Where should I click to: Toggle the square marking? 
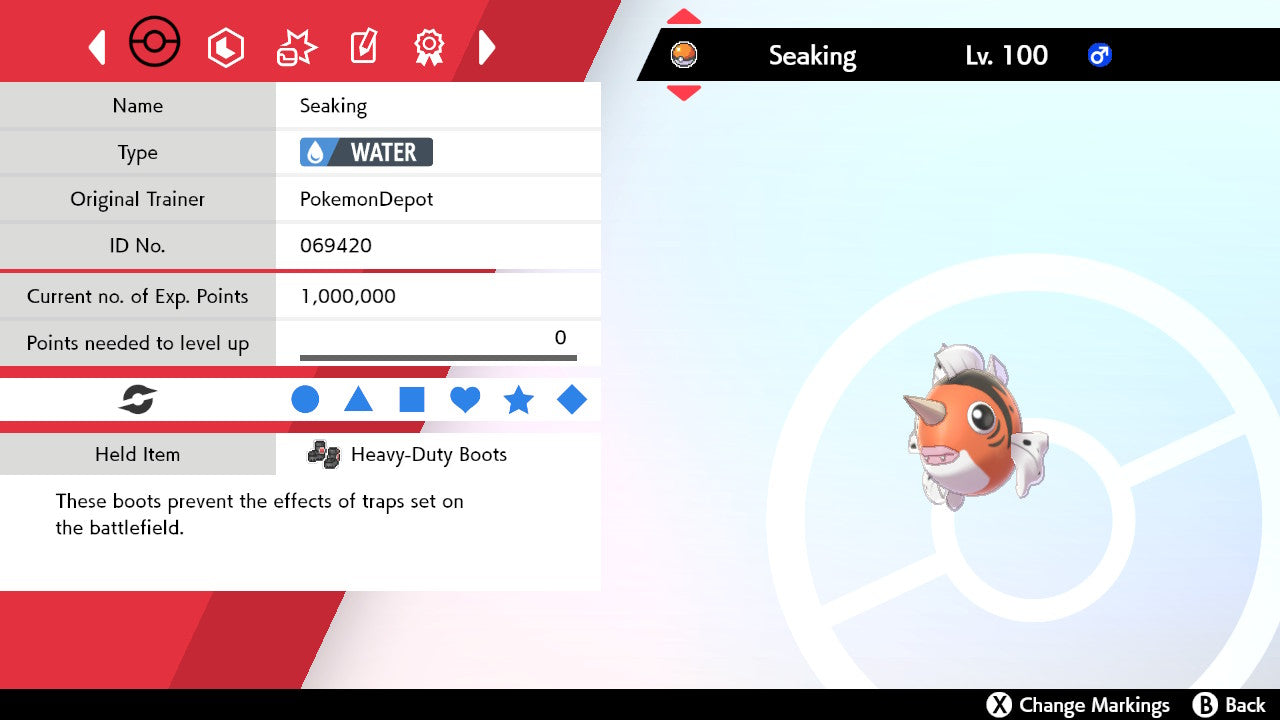412,400
